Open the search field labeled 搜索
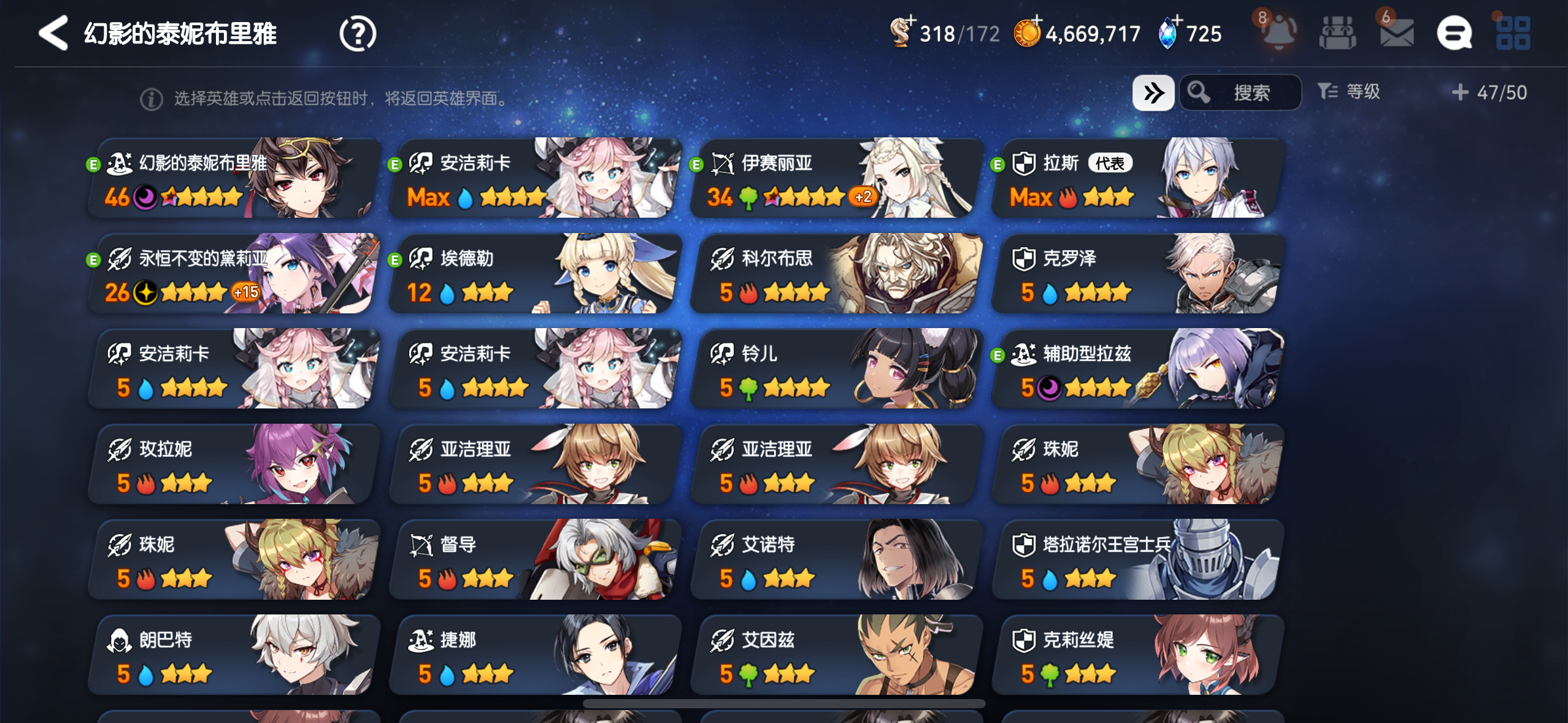Image resolution: width=1568 pixels, height=723 pixels. coord(1242,92)
